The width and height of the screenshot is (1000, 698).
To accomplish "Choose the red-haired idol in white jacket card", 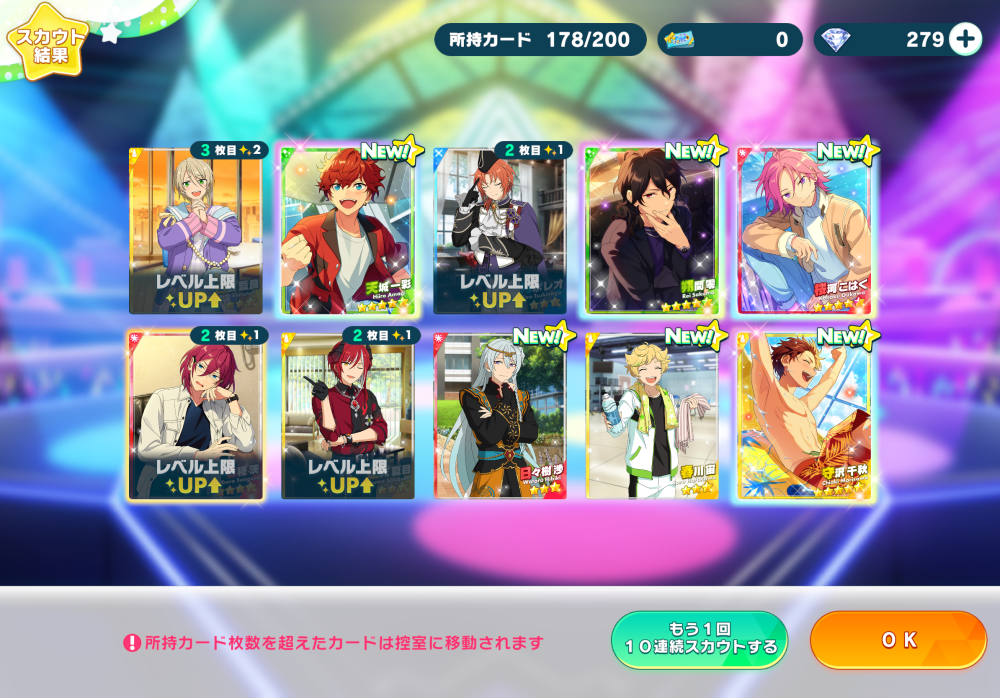I will (196, 415).
